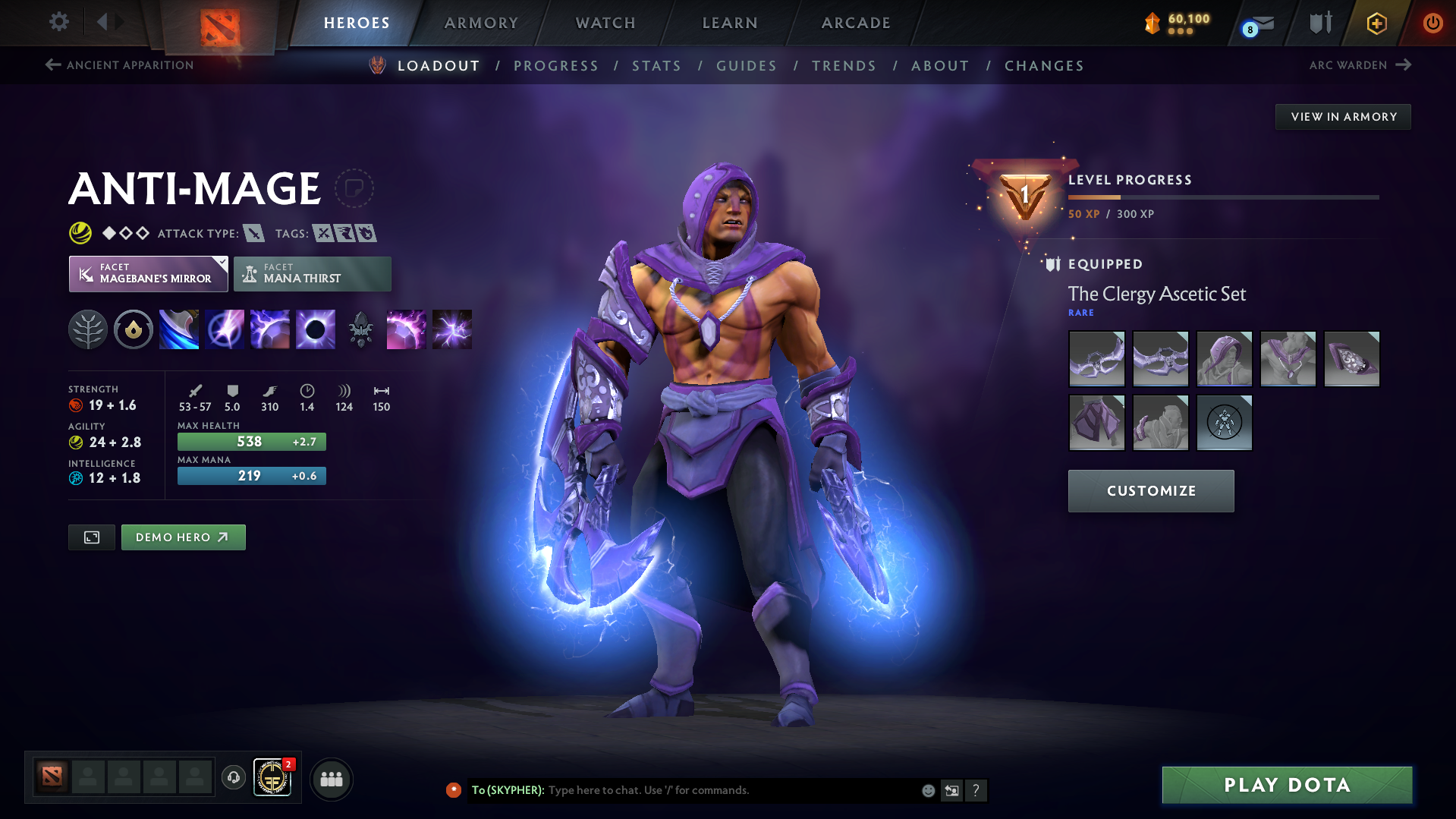
Task: Open the friends list people icon
Action: point(331,779)
